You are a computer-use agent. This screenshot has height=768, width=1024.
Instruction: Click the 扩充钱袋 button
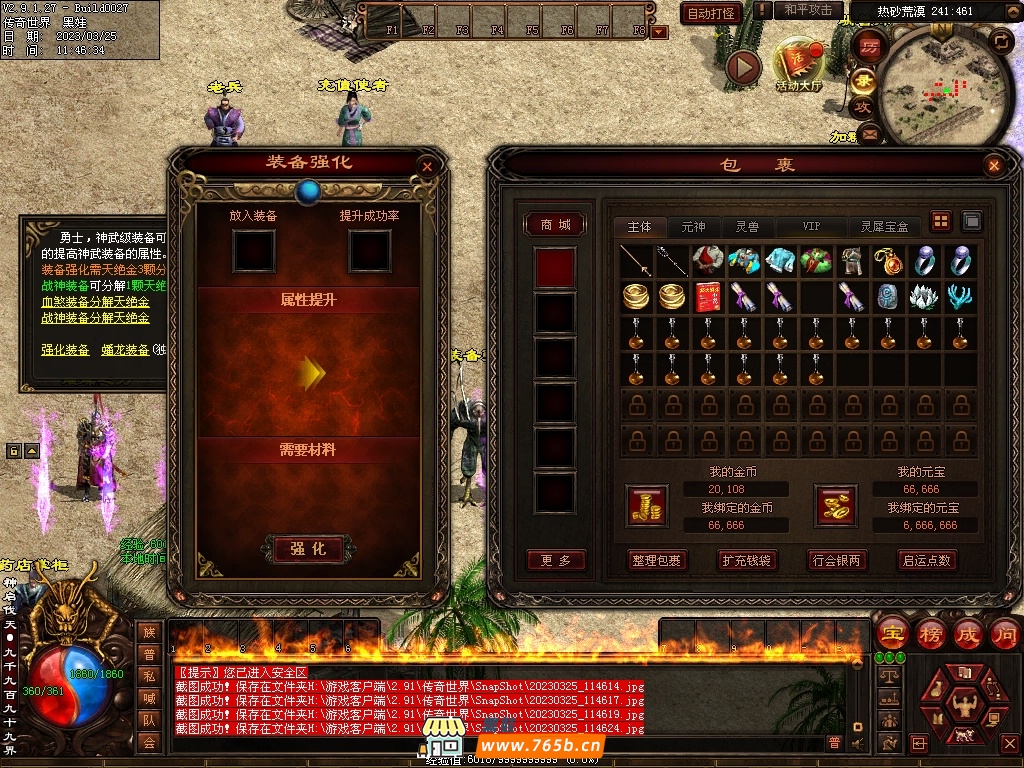[746, 561]
